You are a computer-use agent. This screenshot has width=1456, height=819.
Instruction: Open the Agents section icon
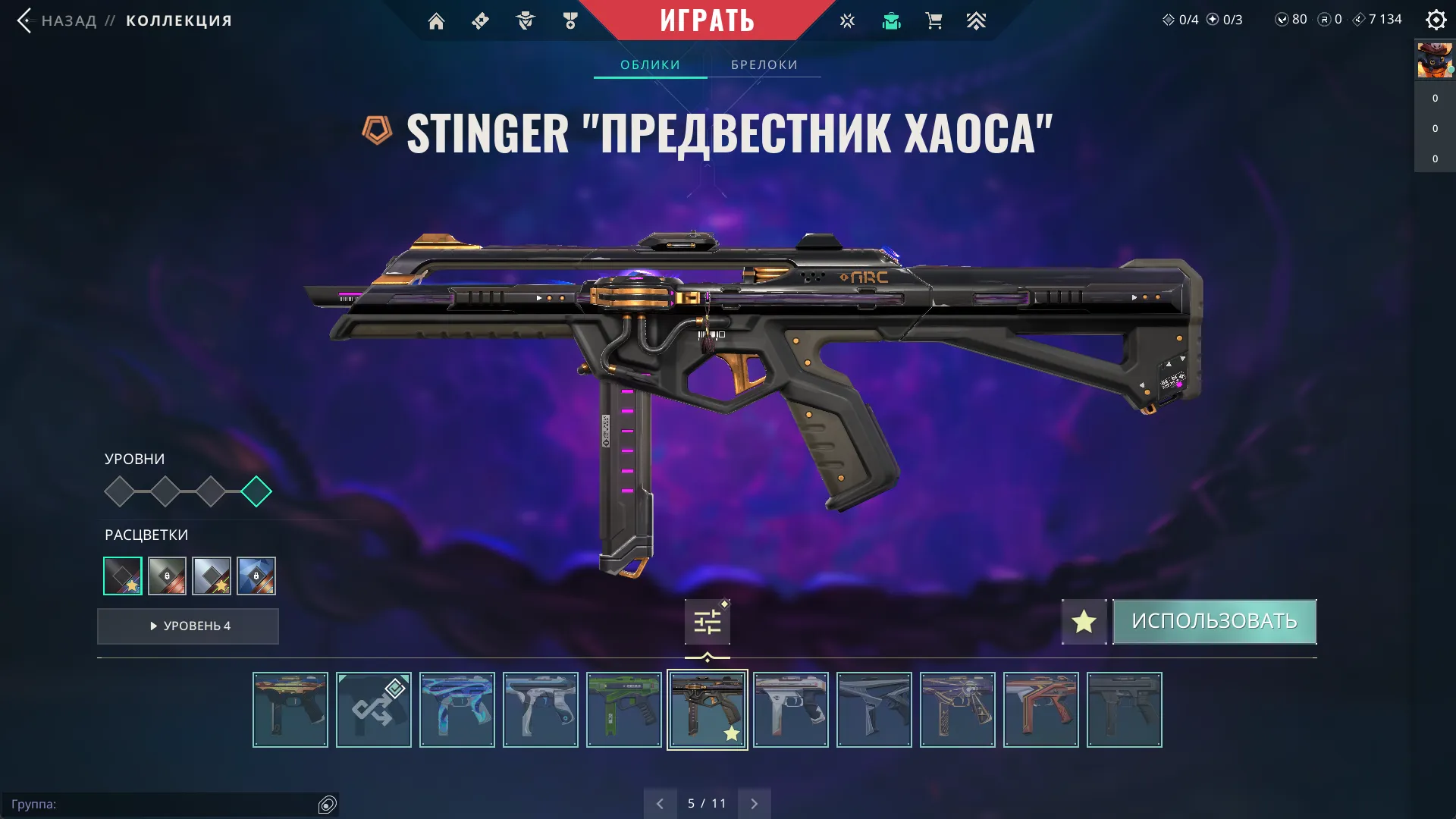(x=524, y=20)
